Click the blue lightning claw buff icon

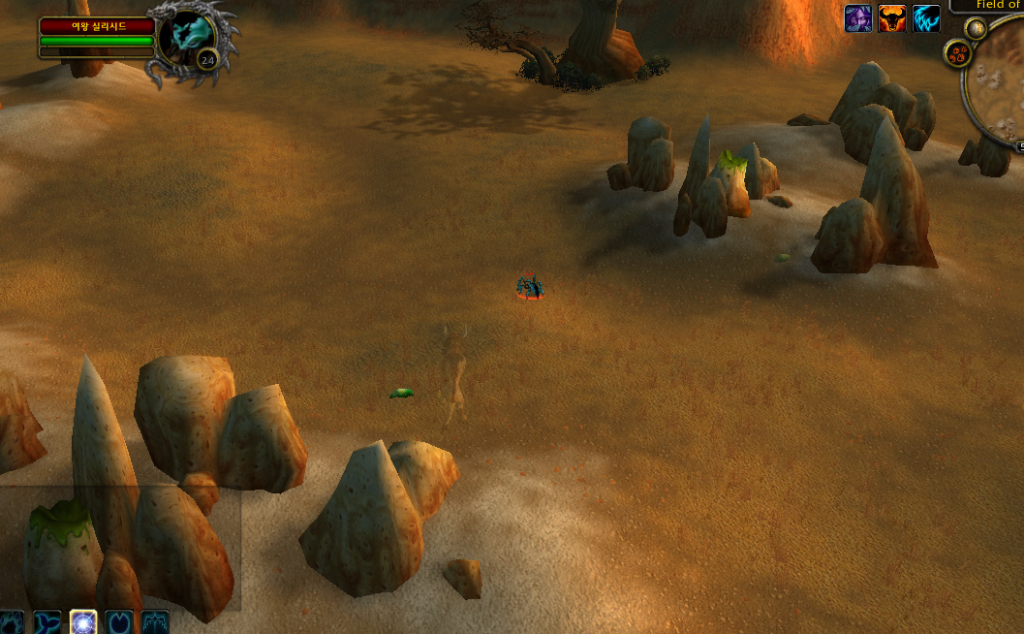(926, 18)
